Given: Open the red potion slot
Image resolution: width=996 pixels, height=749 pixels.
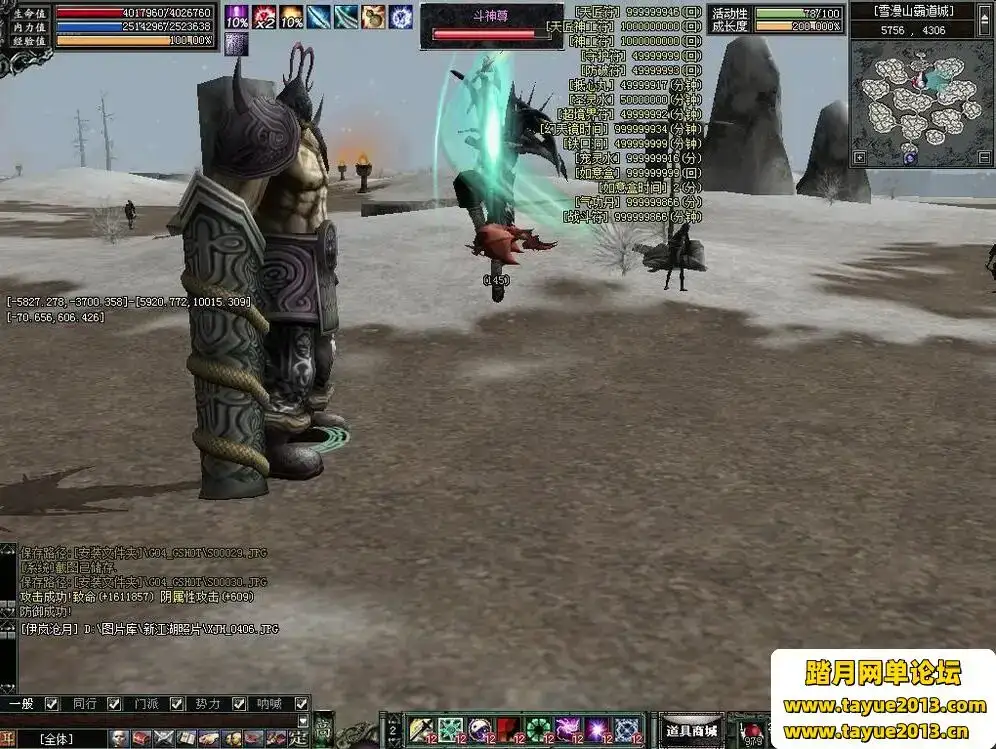Looking at the screenshot, I should tap(751, 732).
